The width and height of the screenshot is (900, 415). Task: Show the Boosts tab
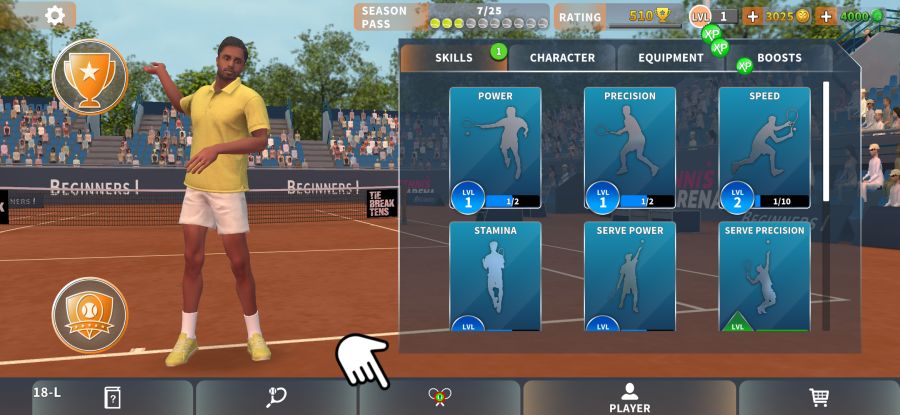click(779, 58)
